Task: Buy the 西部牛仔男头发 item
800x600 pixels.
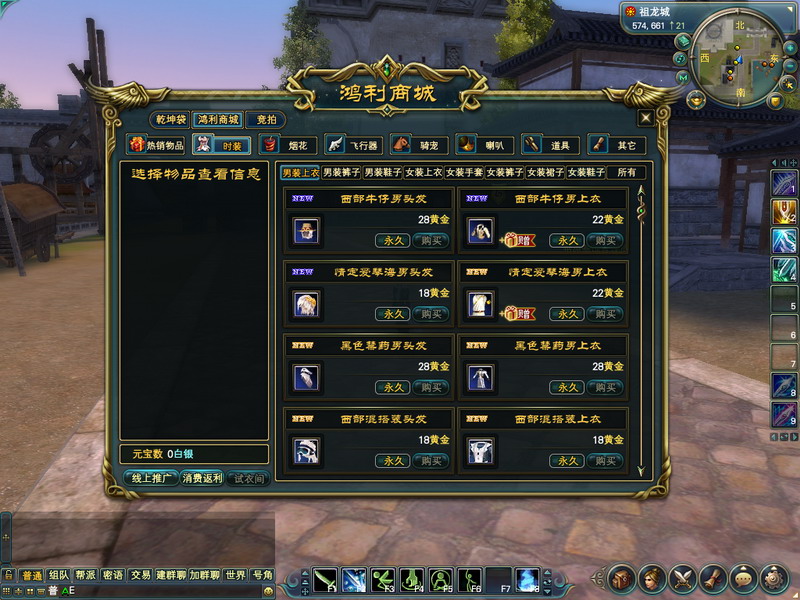Action: [431, 240]
